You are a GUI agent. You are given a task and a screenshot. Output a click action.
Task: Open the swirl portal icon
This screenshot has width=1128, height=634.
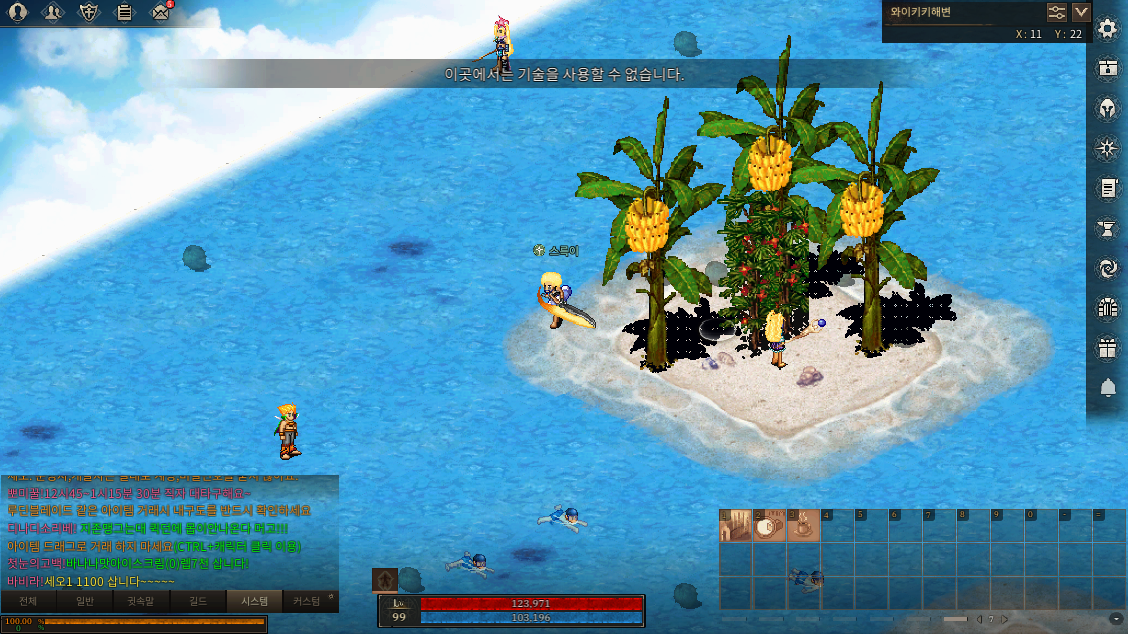click(x=1107, y=268)
